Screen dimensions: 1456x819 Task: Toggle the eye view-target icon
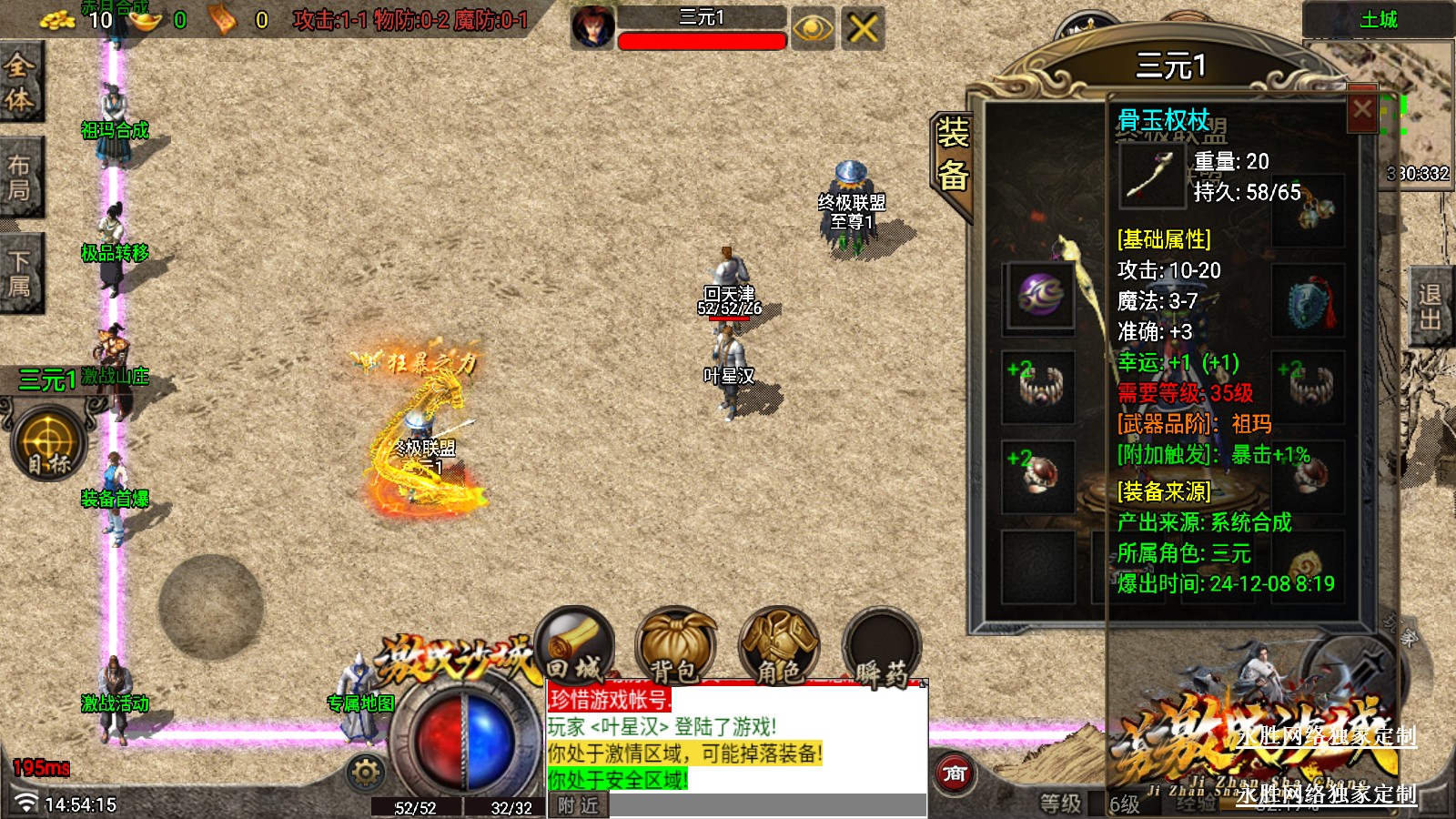pos(812,28)
